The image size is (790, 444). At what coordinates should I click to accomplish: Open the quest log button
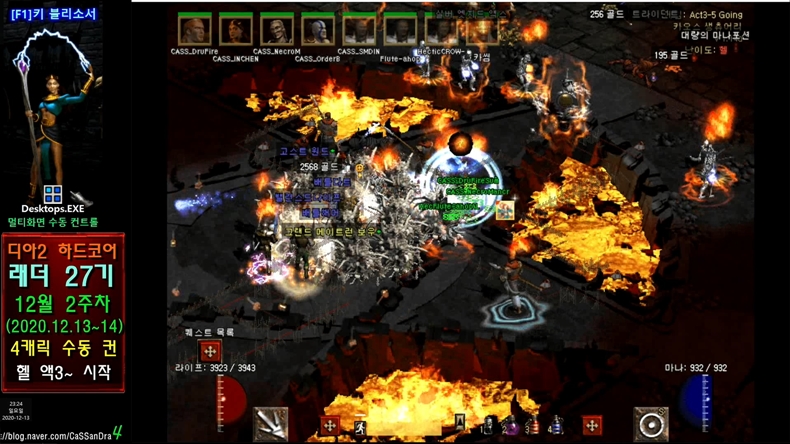210,351
